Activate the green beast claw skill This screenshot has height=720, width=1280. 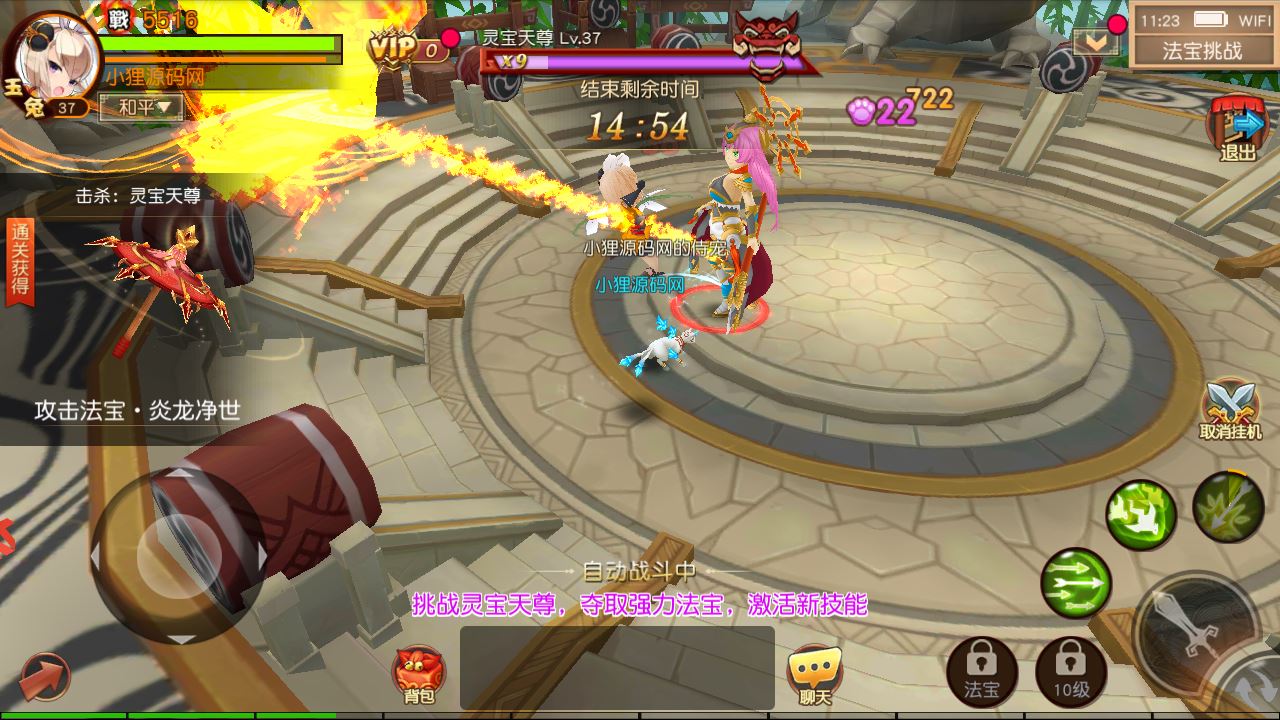(x=1141, y=515)
